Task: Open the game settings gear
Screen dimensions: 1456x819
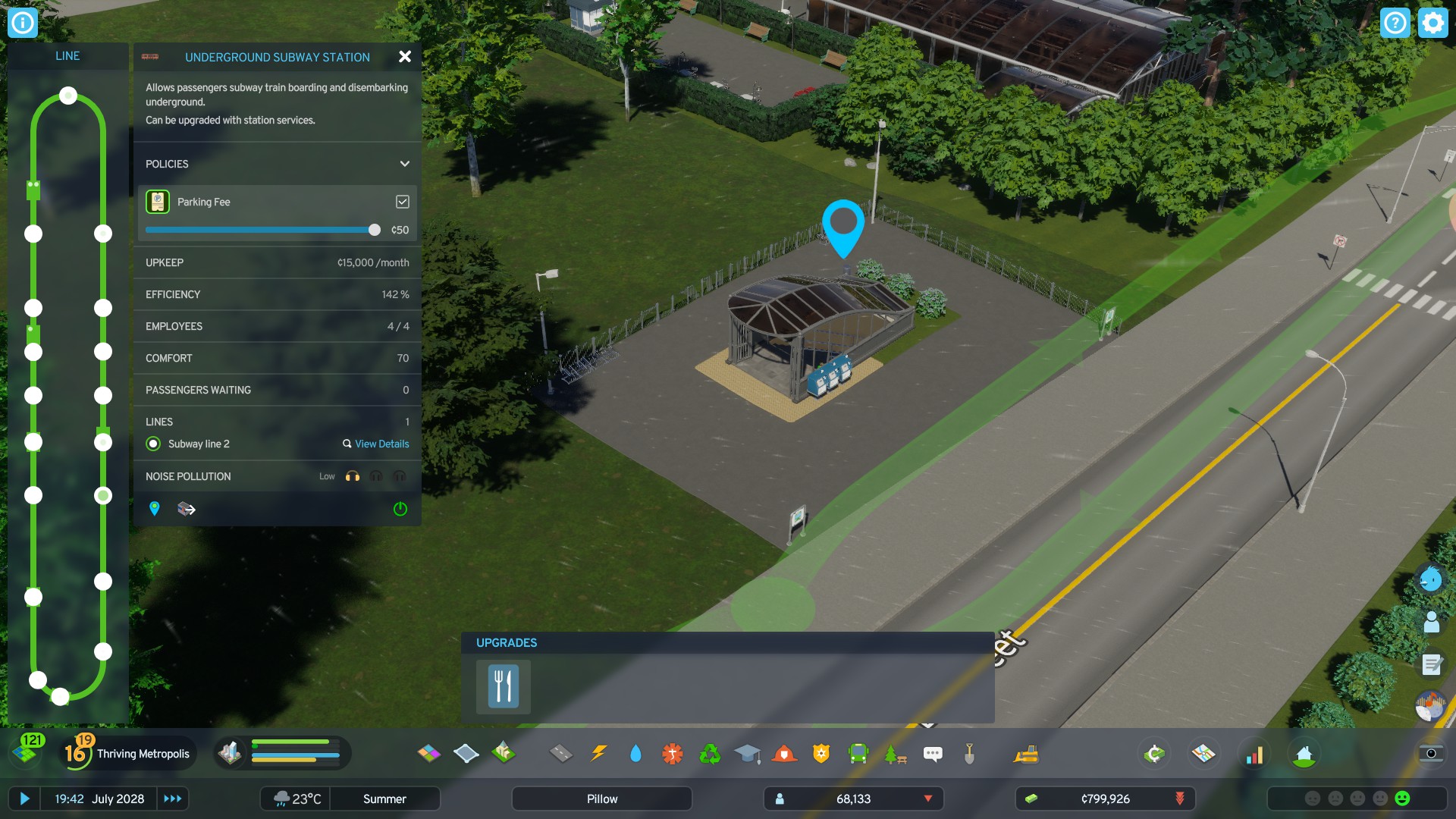Action: pos(1432,23)
